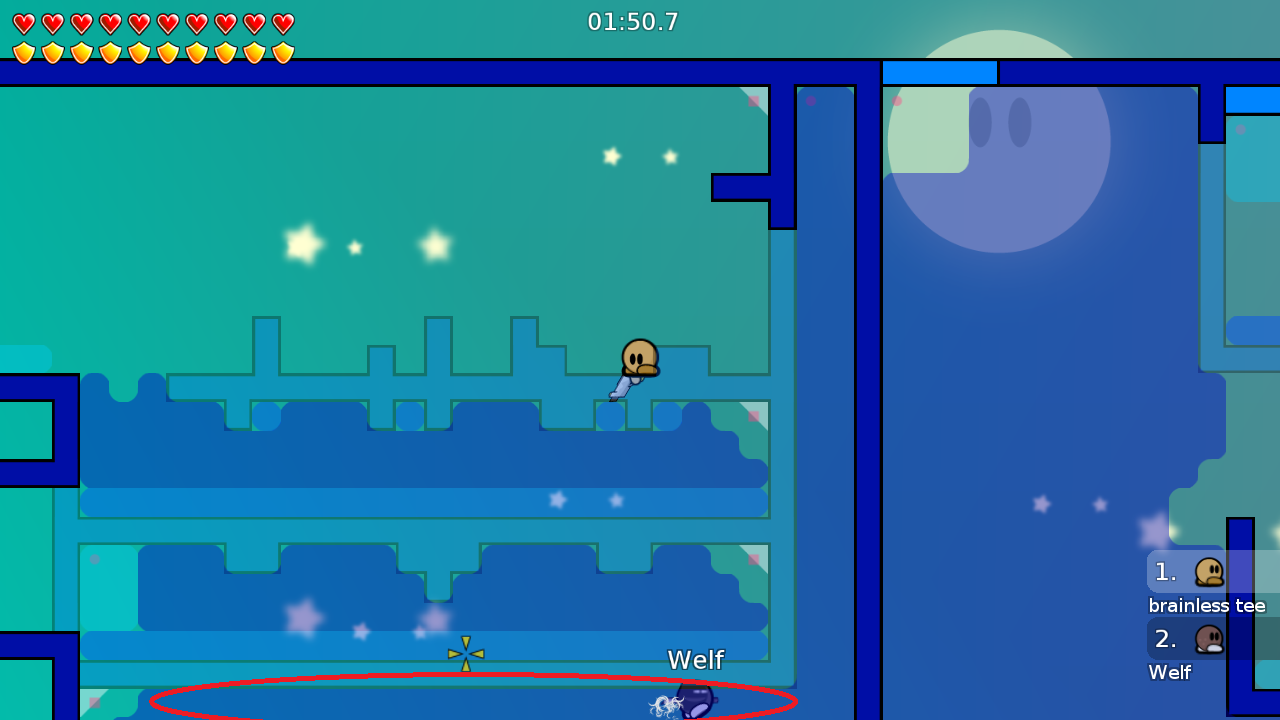
Task: Click the pink diamond marker on the wall
Action: 752,100
